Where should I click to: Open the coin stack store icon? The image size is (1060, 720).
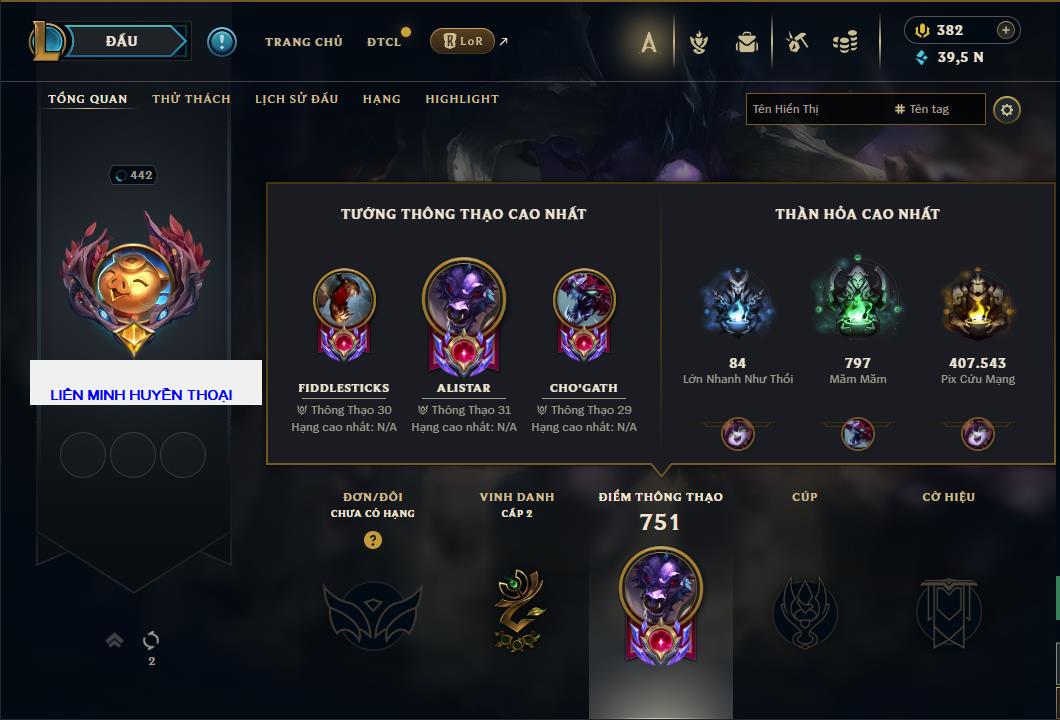(845, 42)
